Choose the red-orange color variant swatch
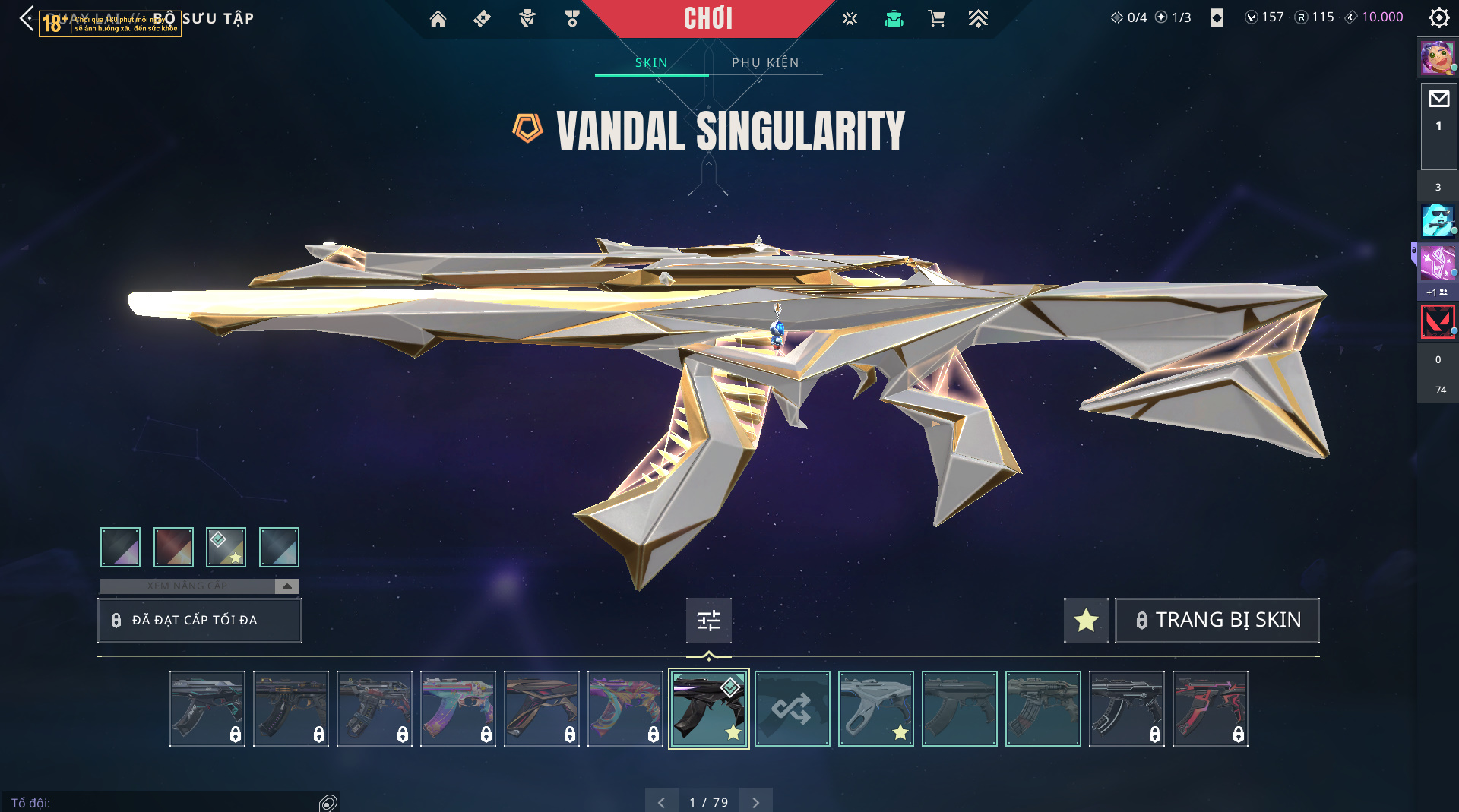The image size is (1459, 812). [173, 547]
